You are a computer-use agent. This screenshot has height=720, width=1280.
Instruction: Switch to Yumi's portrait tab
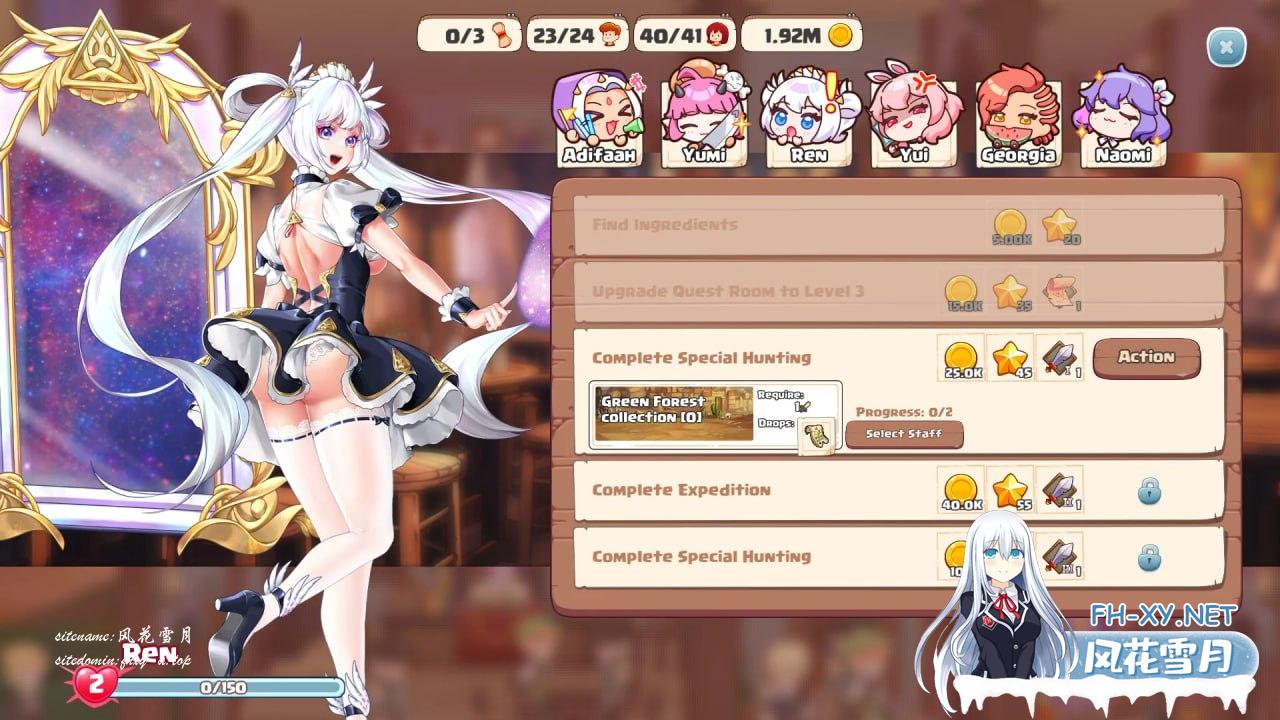click(704, 120)
